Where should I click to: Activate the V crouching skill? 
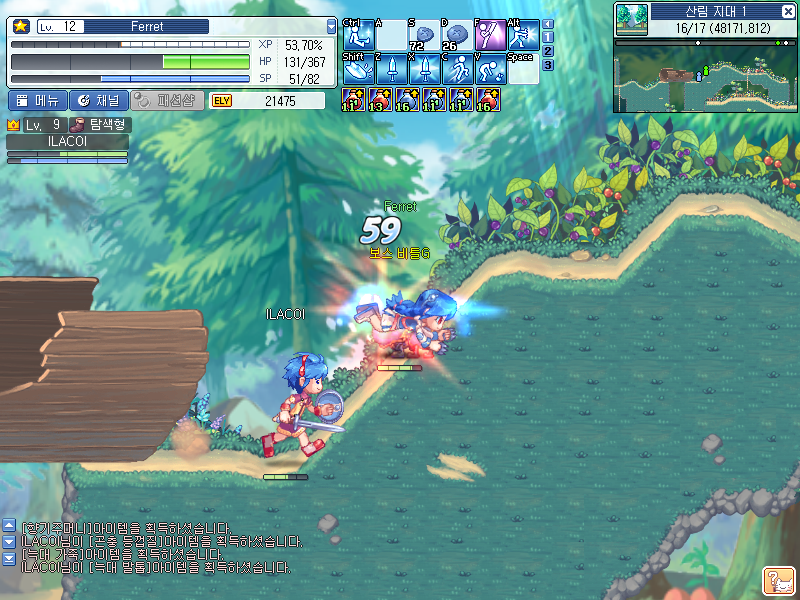point(490,68)
